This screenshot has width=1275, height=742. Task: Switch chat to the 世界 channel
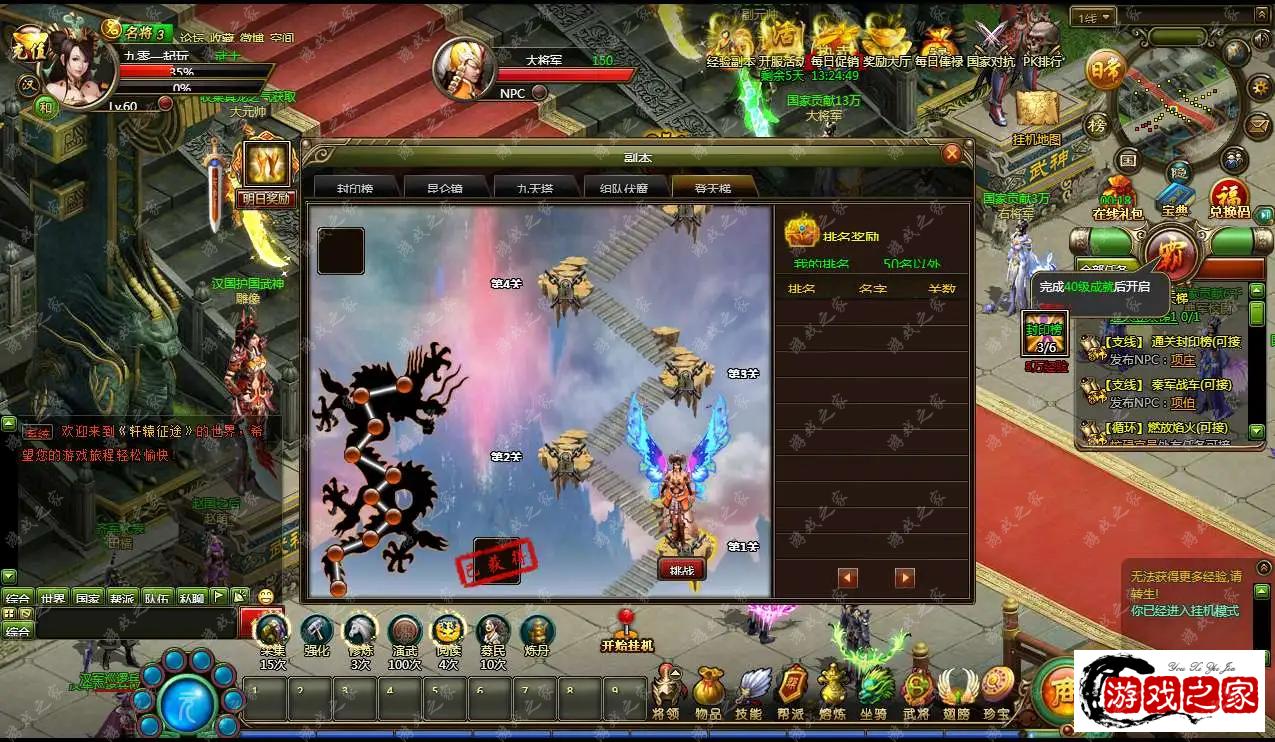[53, 597]
